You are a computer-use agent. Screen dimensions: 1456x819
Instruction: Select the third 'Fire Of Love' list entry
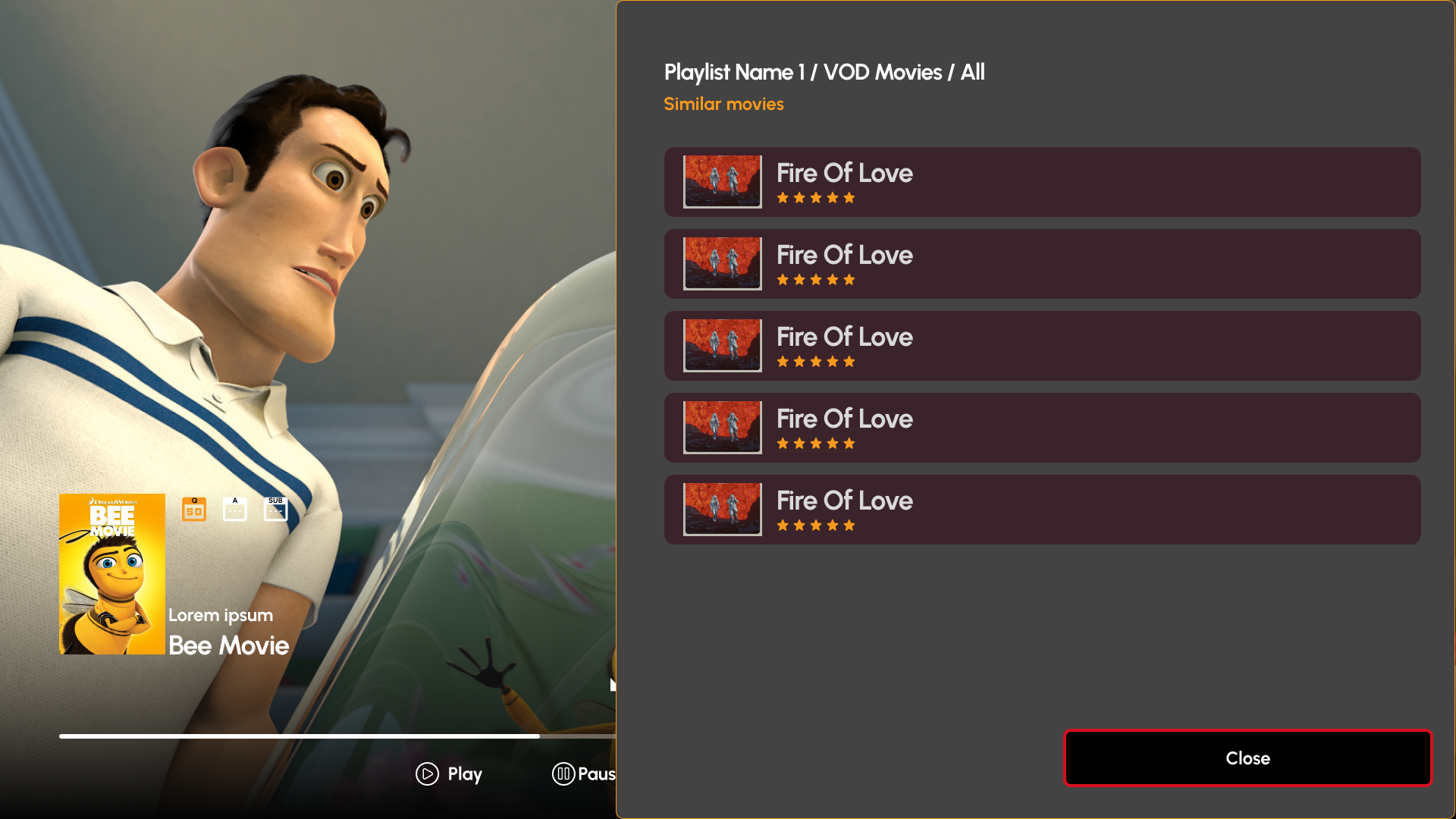[x=1041, y=345]
